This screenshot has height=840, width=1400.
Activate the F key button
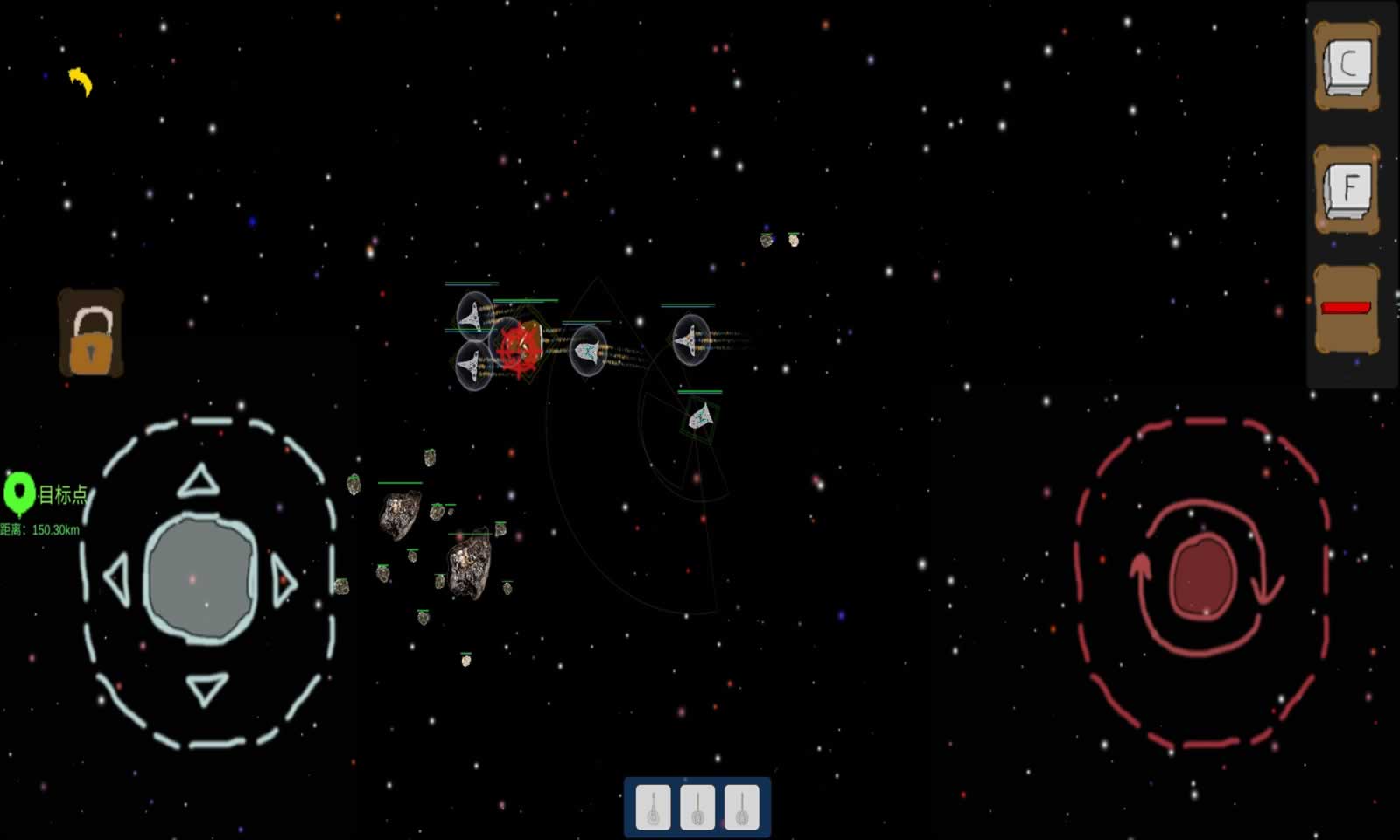click(1347, 188)
